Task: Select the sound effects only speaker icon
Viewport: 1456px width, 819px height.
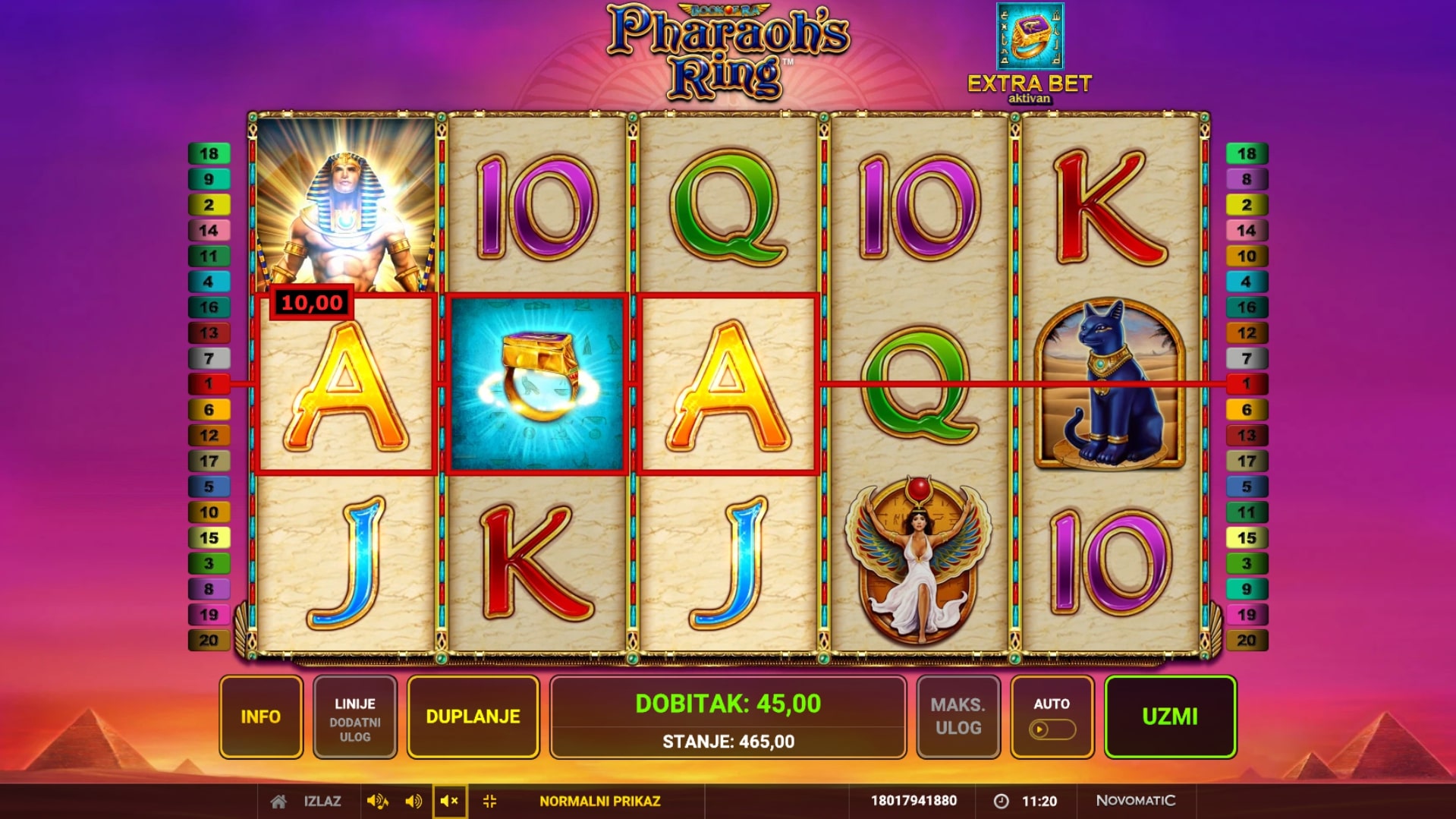Action: [x=414, y=801]
